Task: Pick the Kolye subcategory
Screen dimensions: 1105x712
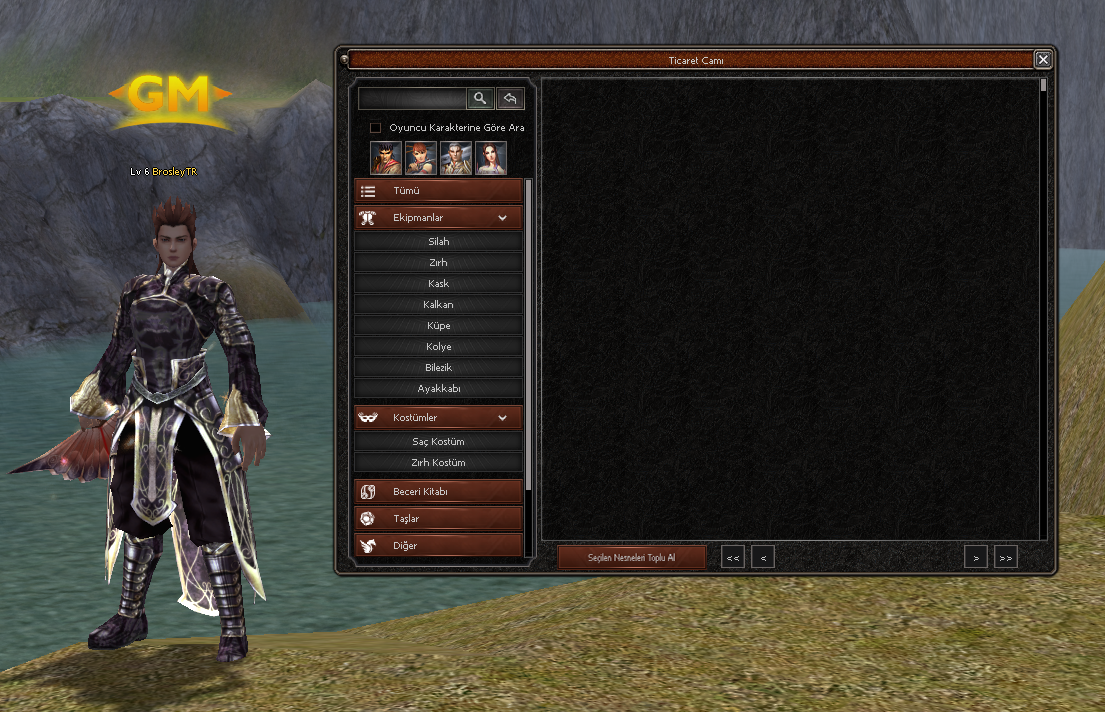Action: click(438, 347)
